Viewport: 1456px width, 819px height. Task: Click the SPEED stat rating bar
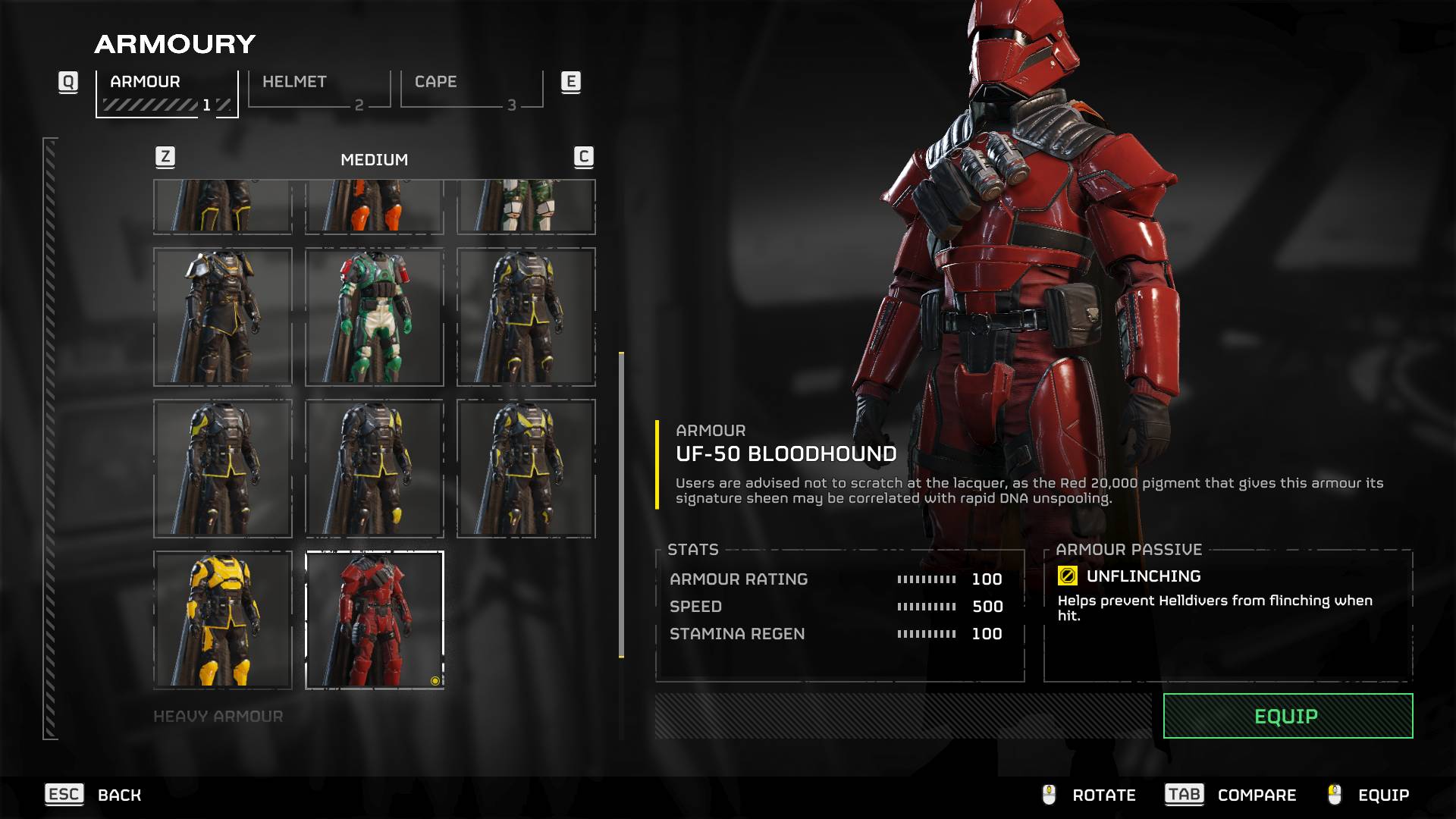[x=927, y=607]
